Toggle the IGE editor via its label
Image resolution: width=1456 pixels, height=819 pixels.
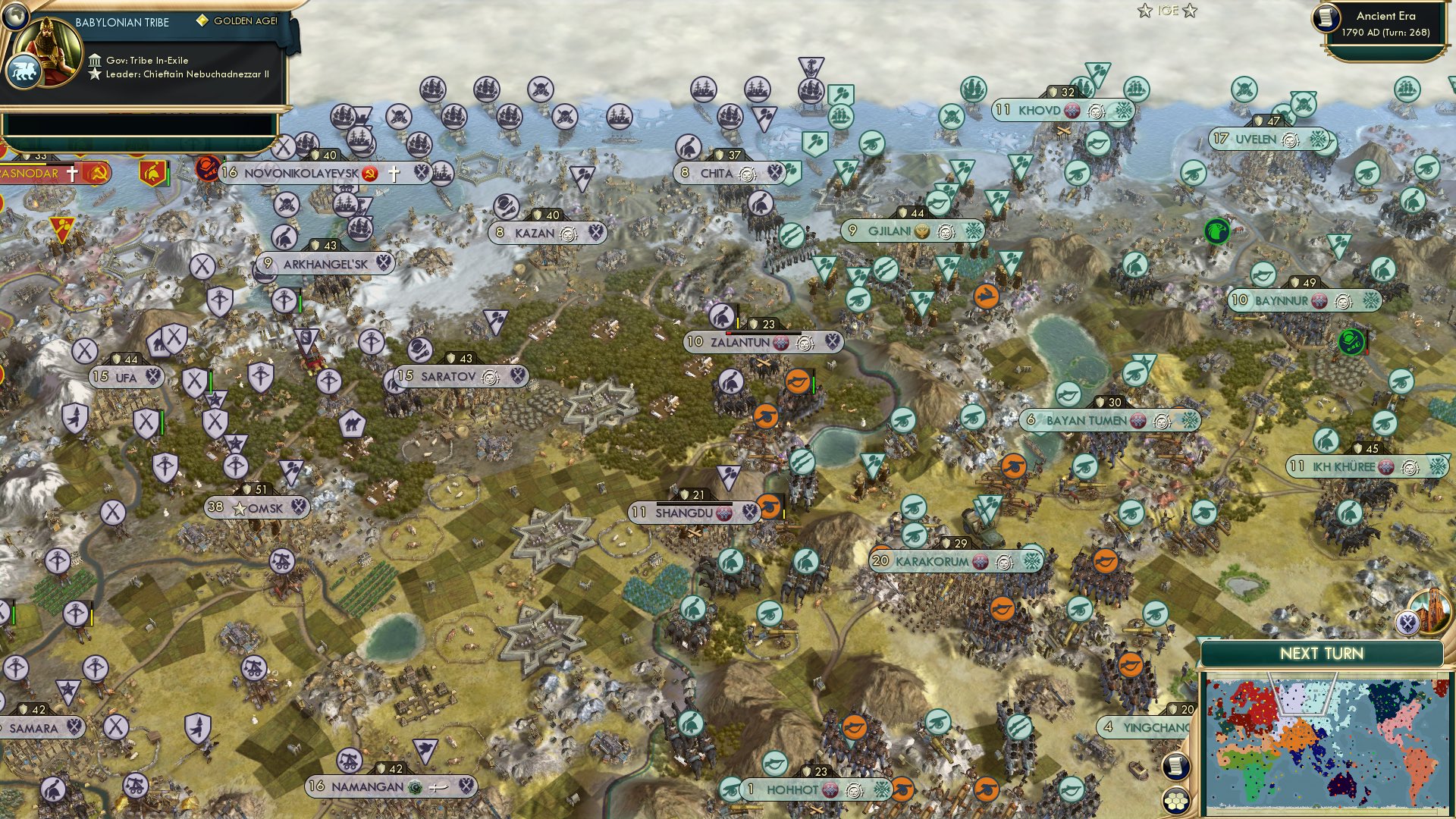pos(1168,11)
